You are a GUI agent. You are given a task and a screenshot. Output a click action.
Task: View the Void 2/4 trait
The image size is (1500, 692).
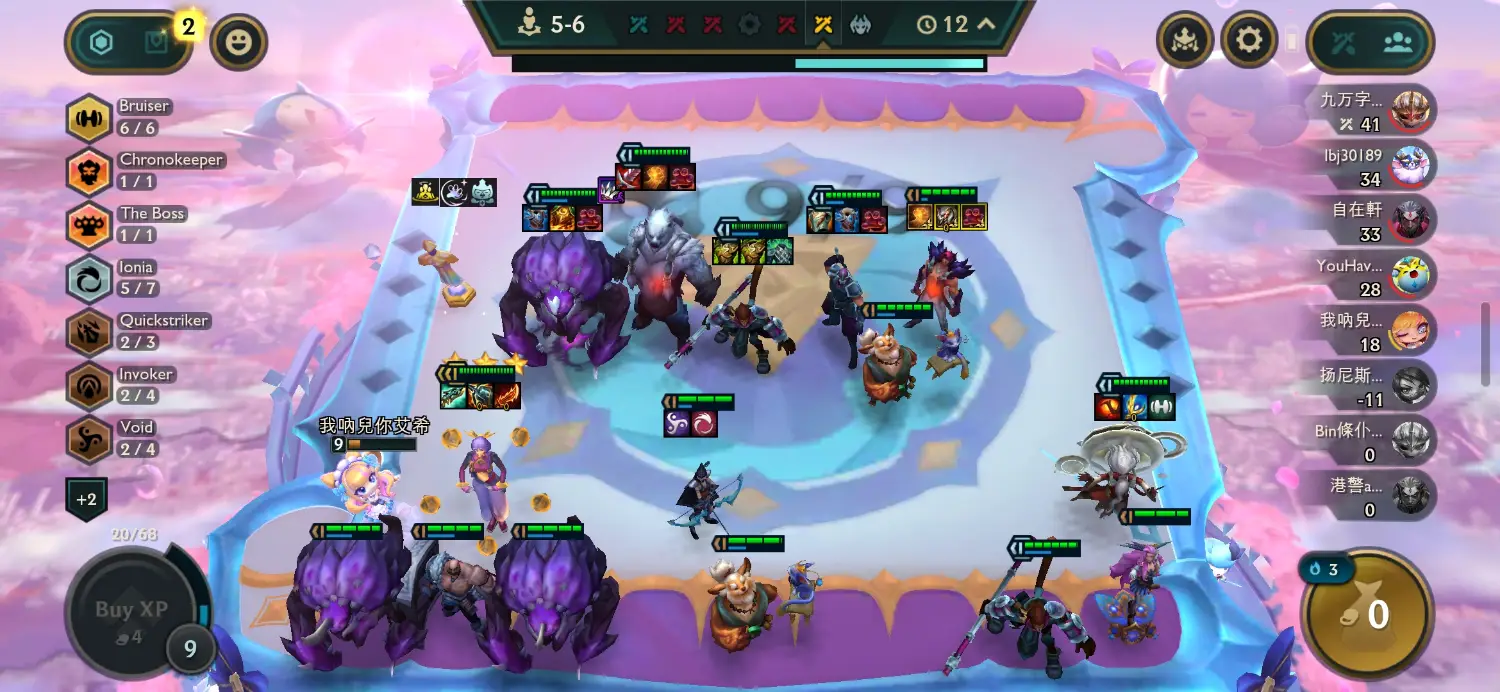pos(89,439)
